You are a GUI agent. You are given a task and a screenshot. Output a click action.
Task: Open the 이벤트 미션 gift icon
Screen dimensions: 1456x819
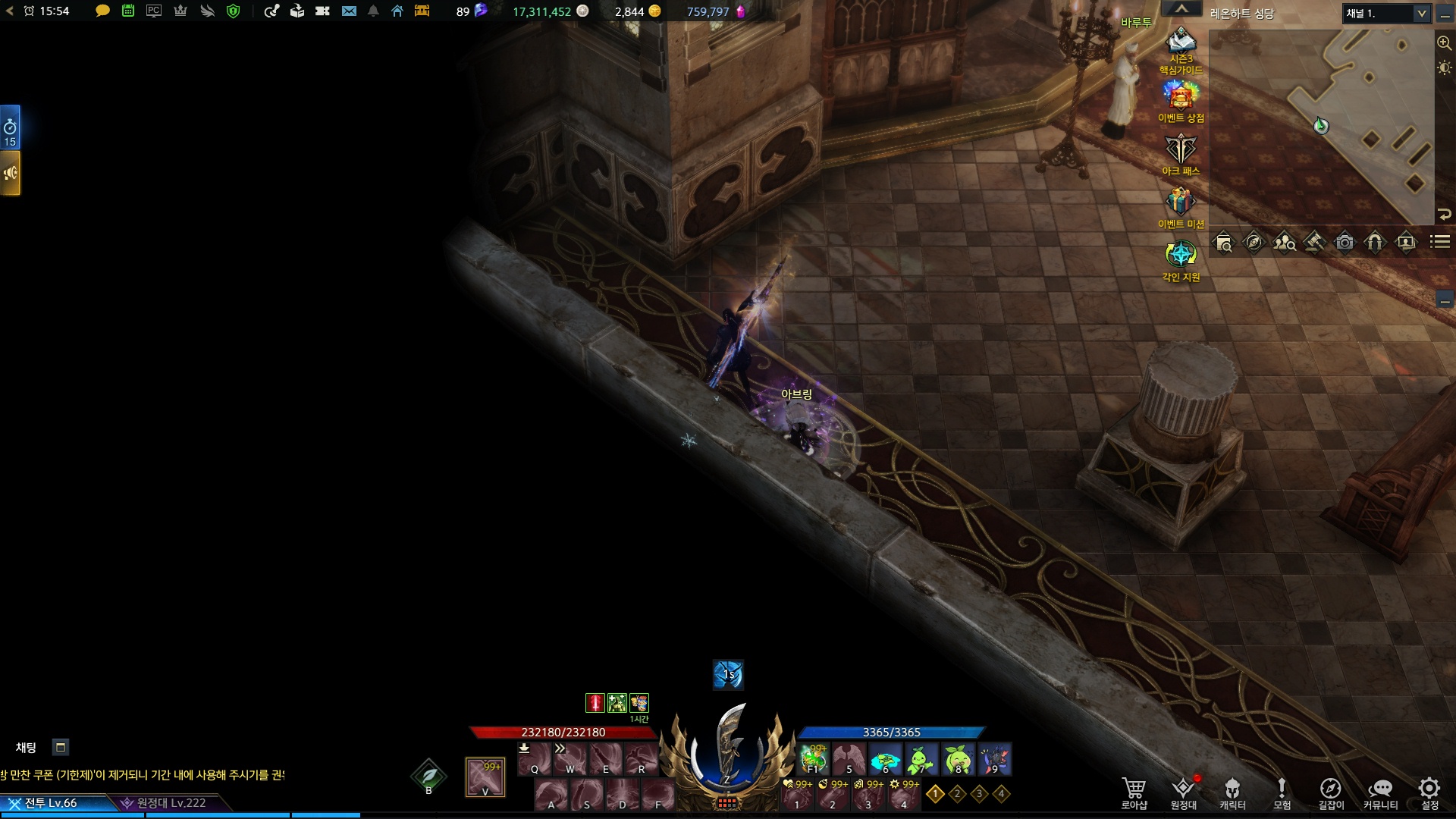pyautogui.click(x=1181, y=202)
